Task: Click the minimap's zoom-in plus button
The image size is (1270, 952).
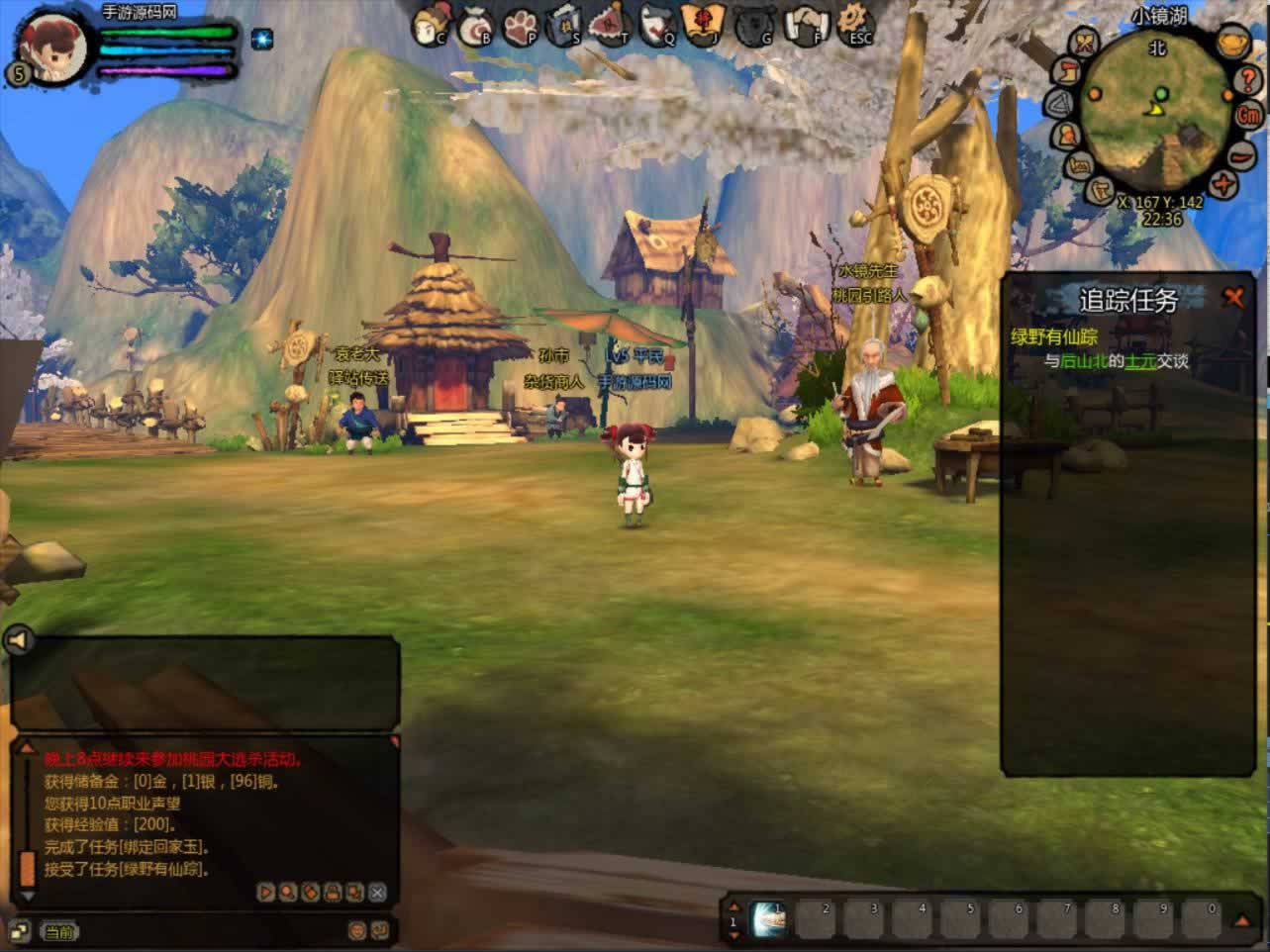Action: (1225, 185)
